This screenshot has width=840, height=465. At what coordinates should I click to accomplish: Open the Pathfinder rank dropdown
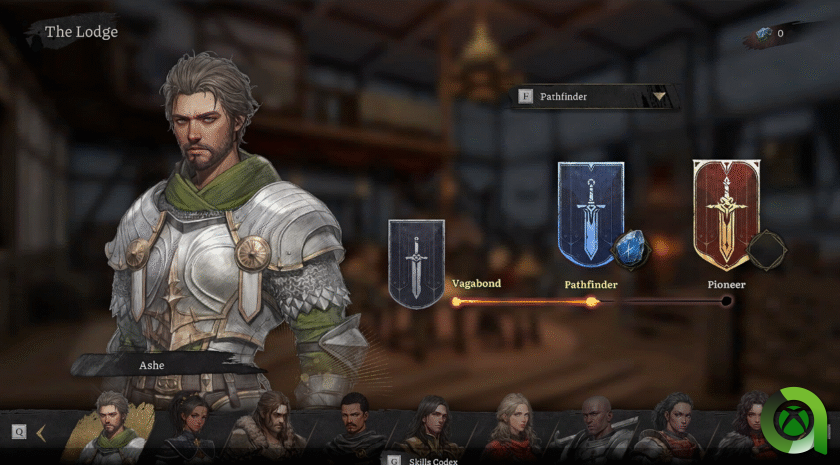pyautogui.click(x=659, y=97)
